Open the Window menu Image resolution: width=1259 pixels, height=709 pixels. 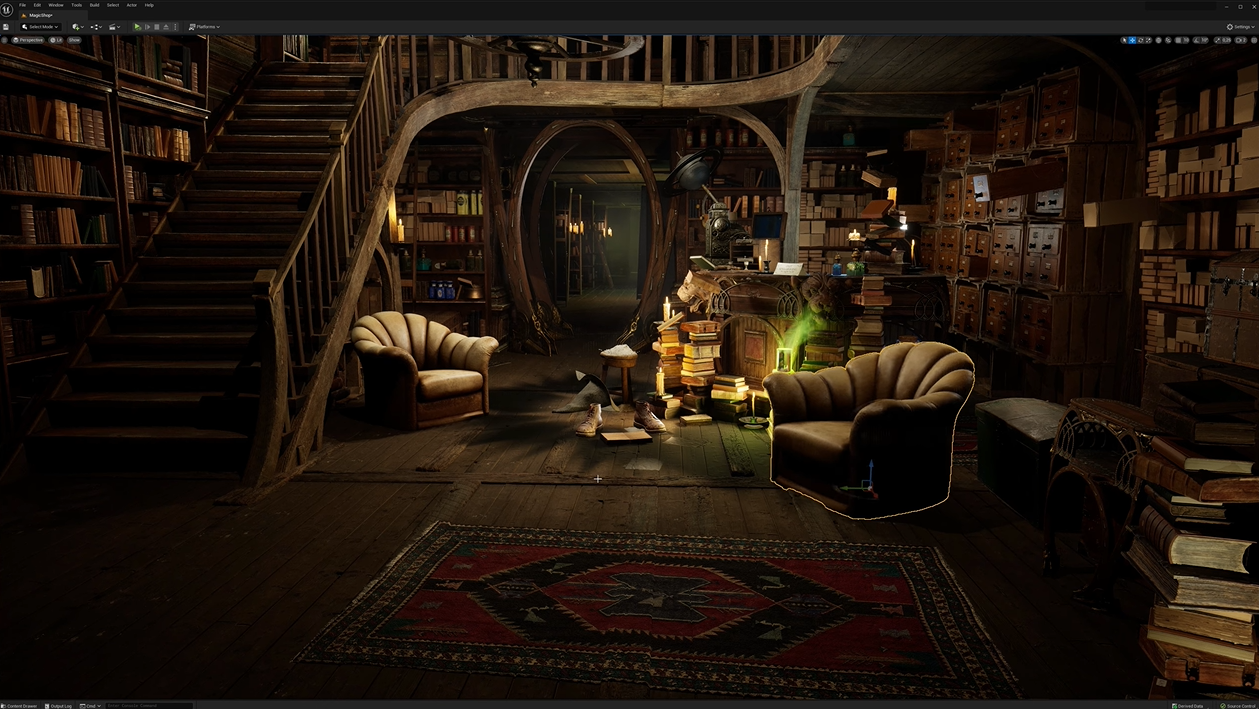(x=56, y=5)
